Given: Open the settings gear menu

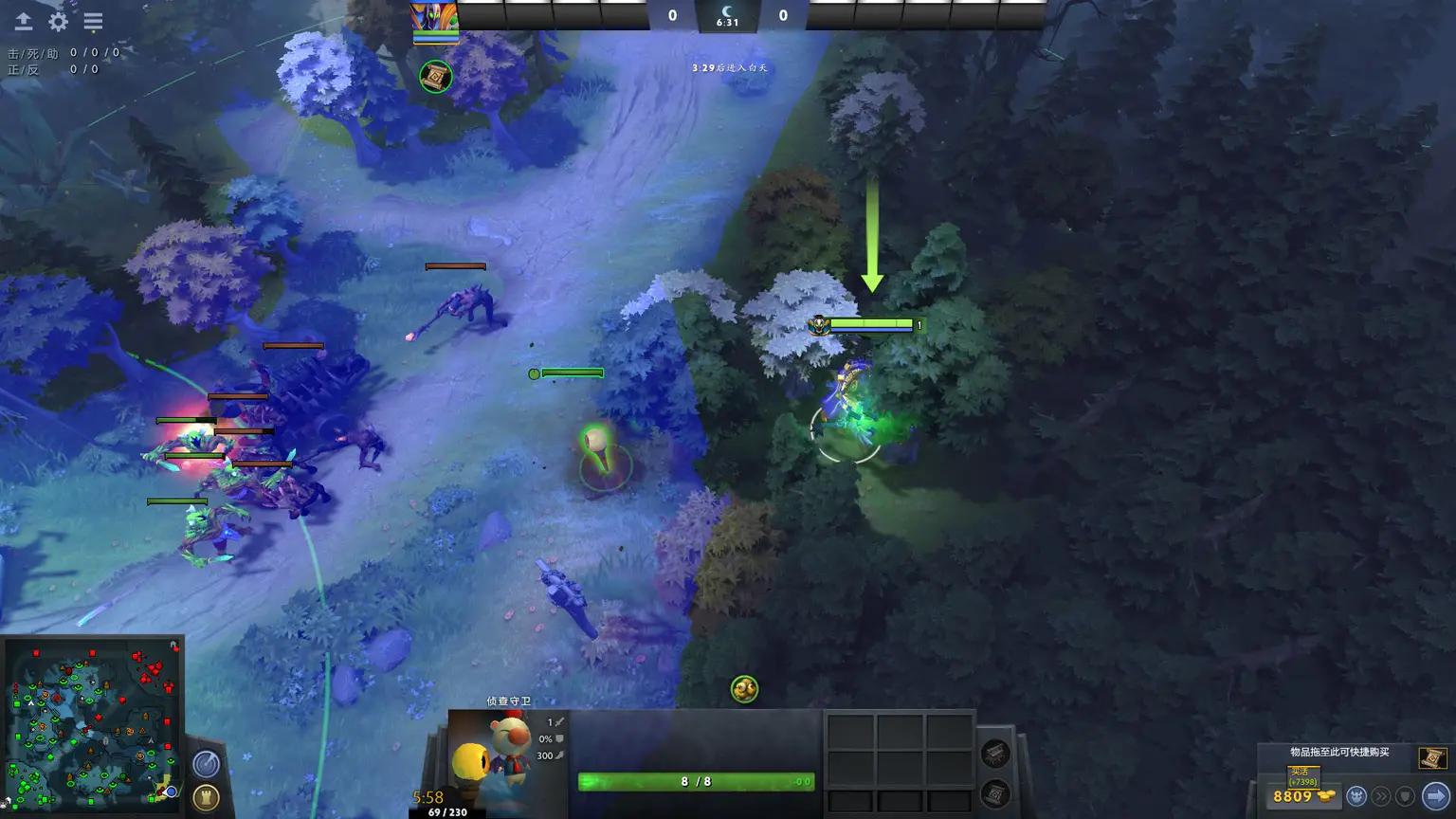Looking at the screenshot, I should pos(59,21).
